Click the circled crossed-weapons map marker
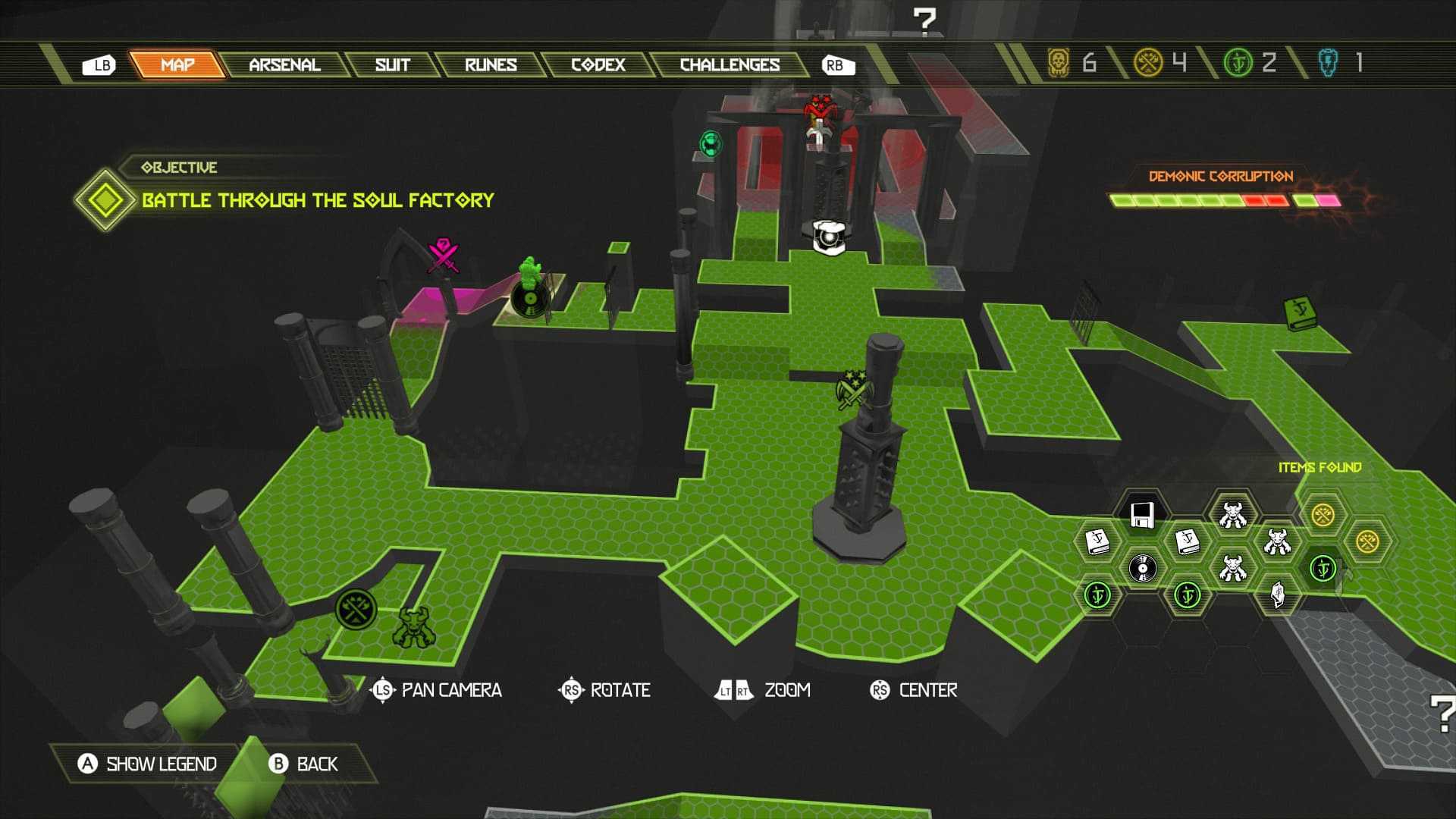The height and width of the screenshot is (819, 1456). pyautogui.click(x=356, y=608)
